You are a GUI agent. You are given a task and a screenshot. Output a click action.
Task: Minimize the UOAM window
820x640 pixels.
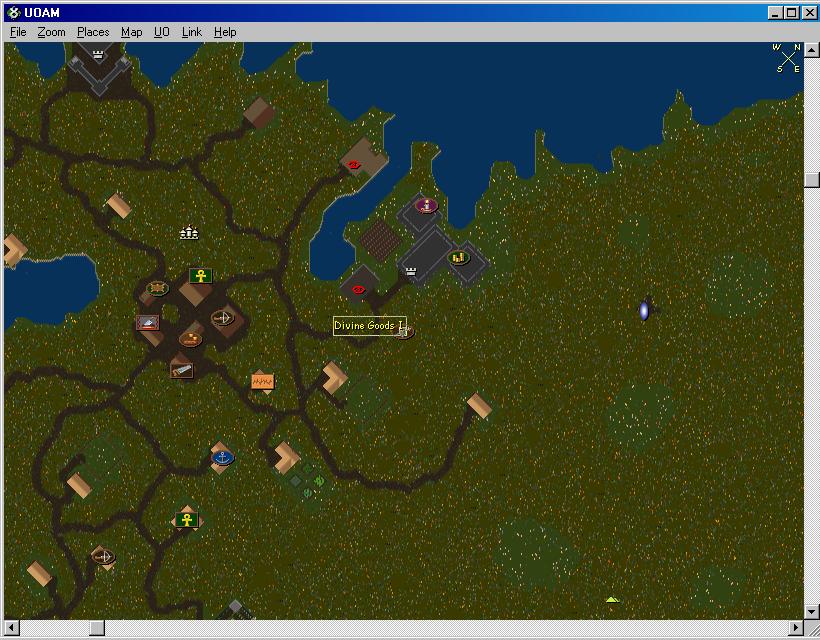tap(775, 12)
